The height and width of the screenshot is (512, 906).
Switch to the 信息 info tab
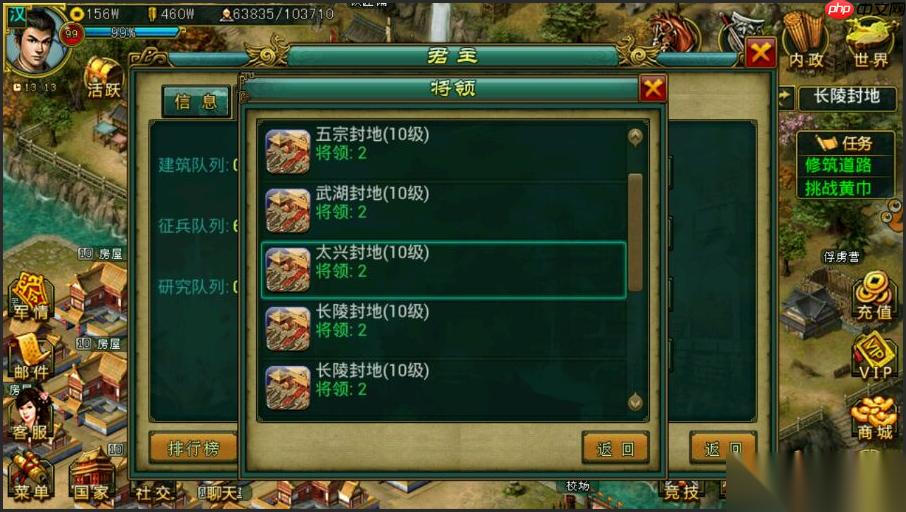click(x=196, y=101)
